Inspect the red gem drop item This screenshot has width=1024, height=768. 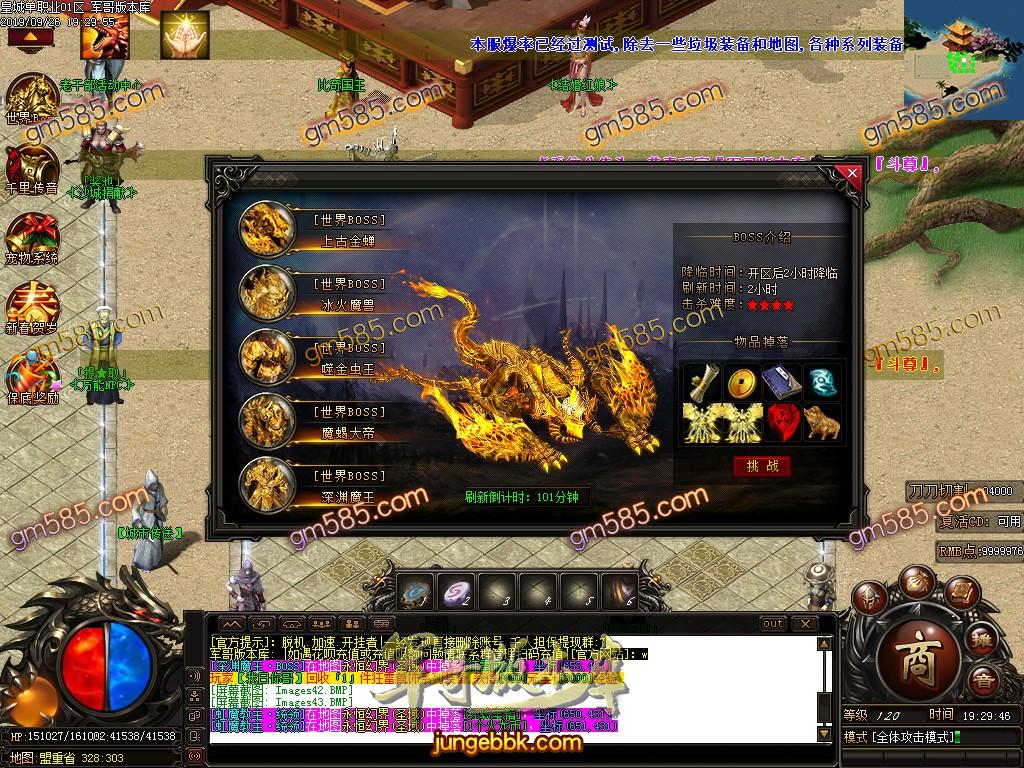pos(782,422)
